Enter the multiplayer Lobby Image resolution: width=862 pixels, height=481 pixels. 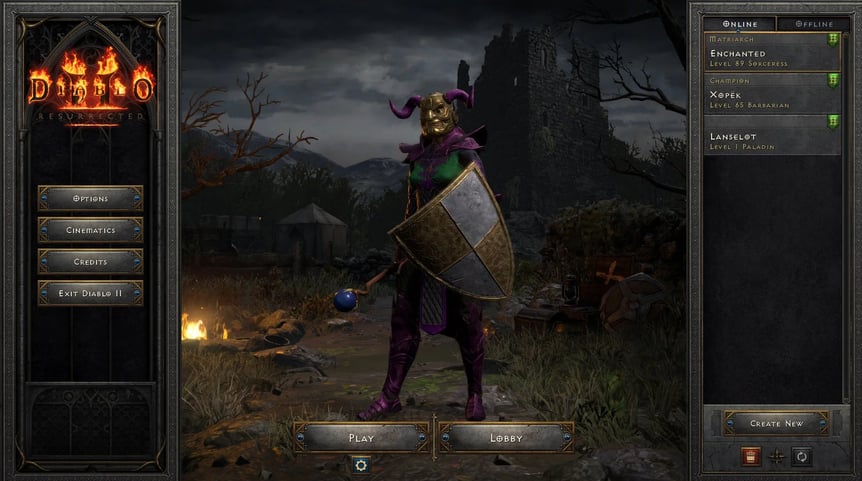(x=506, y=437)
